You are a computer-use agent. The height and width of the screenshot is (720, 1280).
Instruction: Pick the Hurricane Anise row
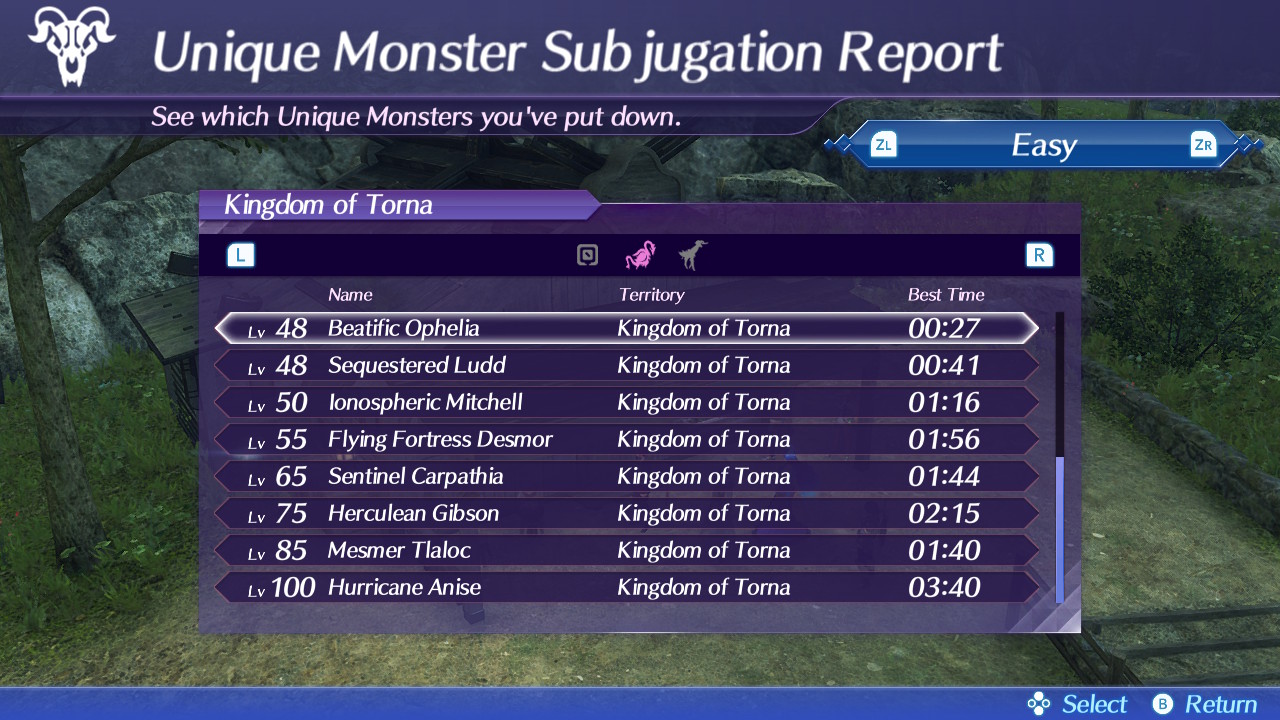coord(626,587)
